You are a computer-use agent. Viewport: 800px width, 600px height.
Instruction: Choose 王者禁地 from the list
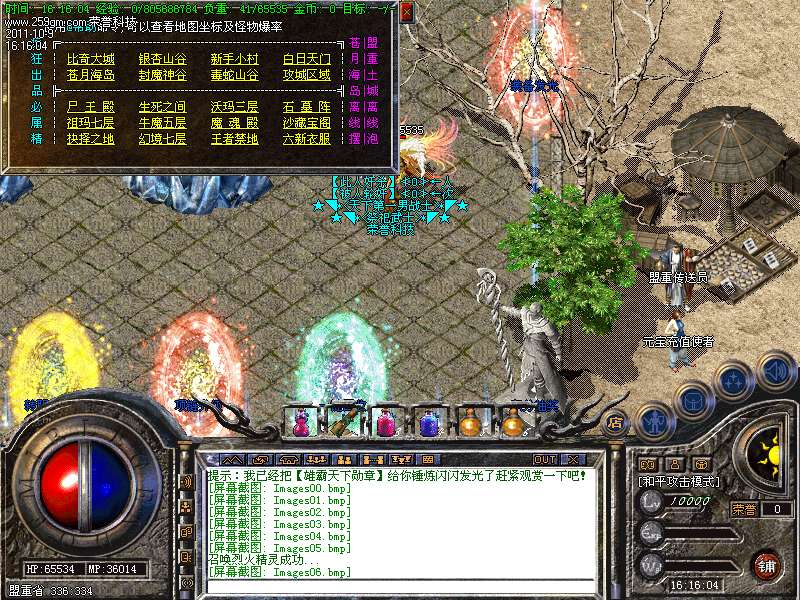pos(234,139)
